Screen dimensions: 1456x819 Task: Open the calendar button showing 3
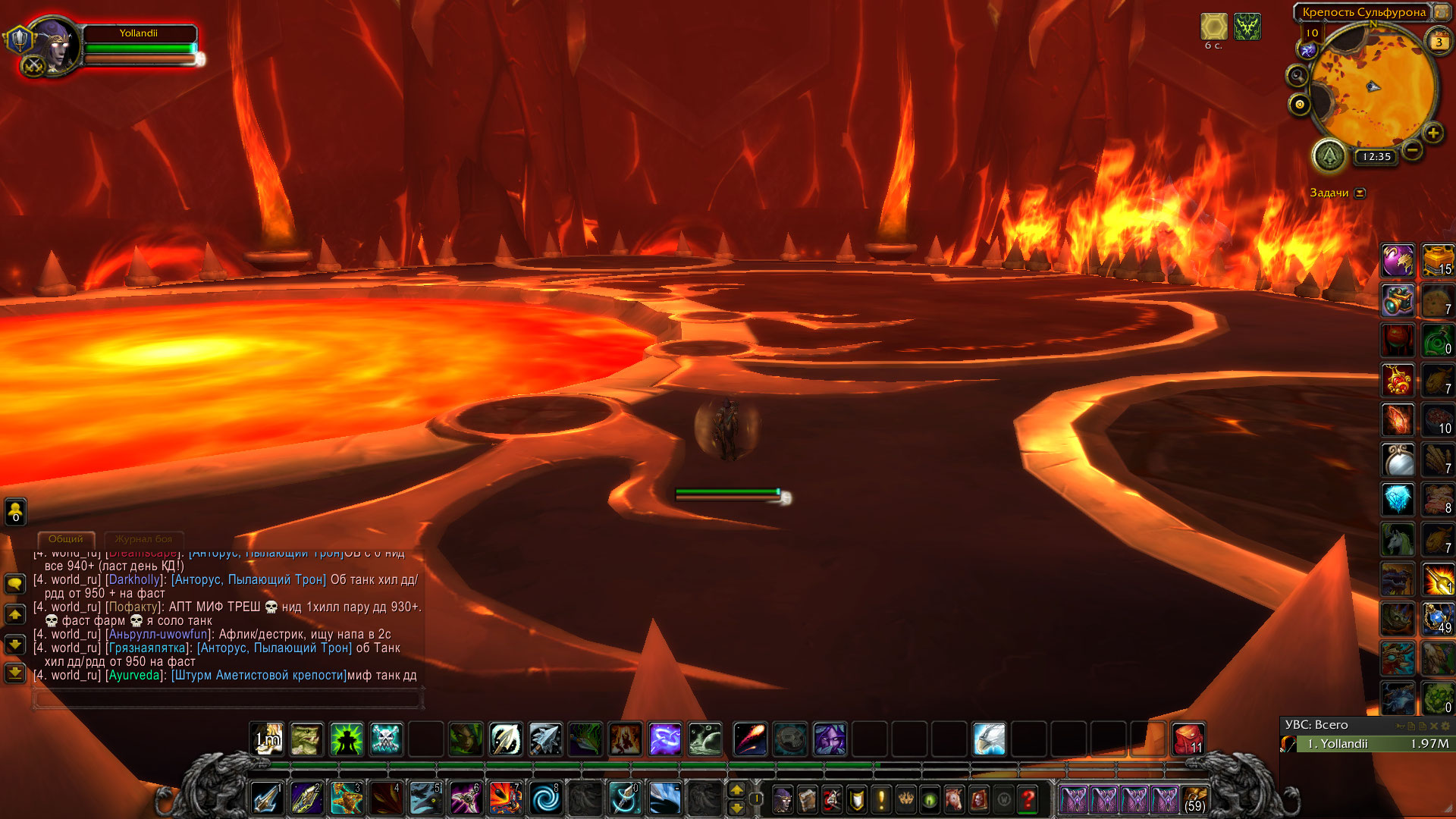(1439, 42)
